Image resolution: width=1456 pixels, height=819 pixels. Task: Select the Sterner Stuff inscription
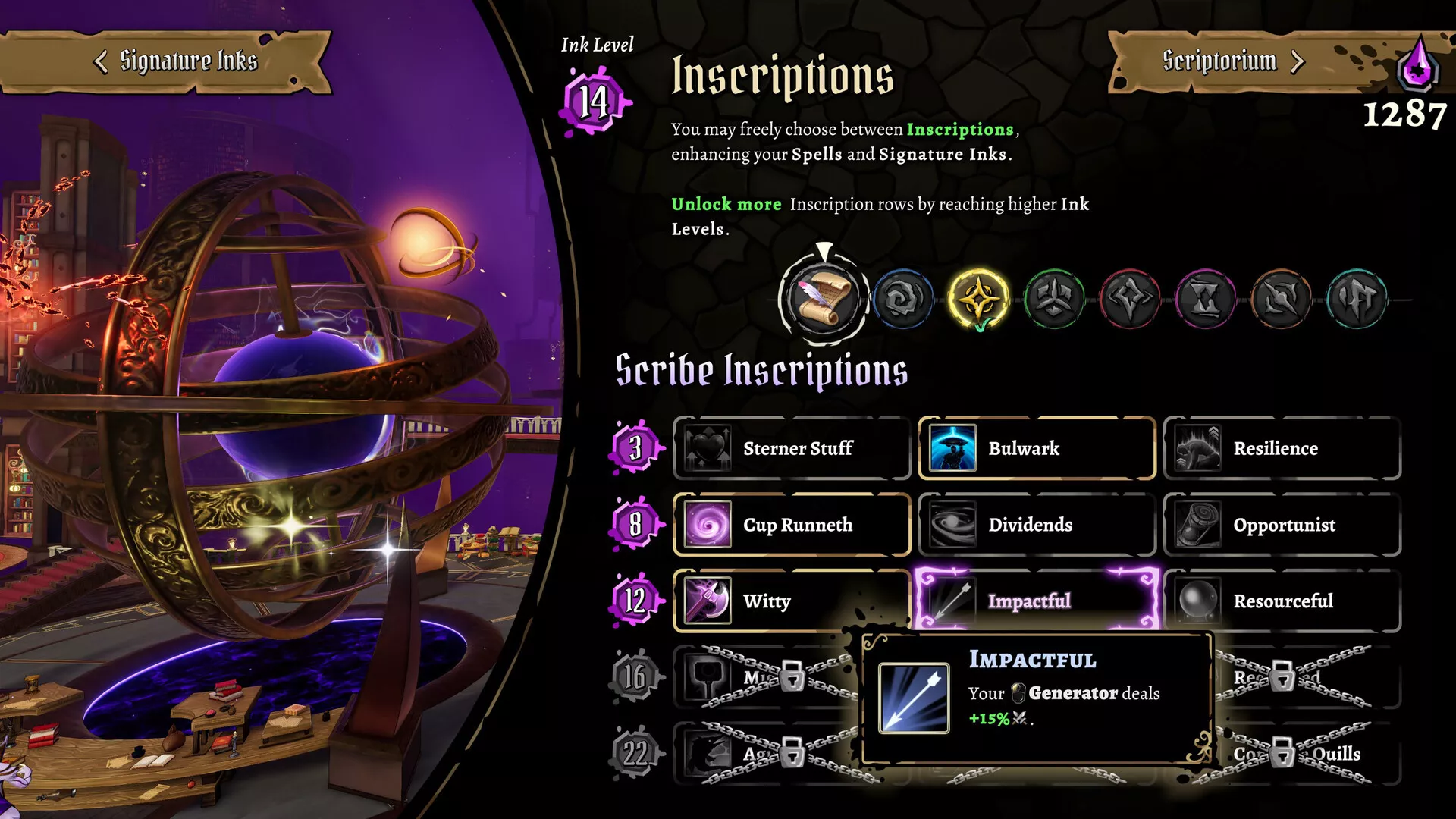point(792,448)
